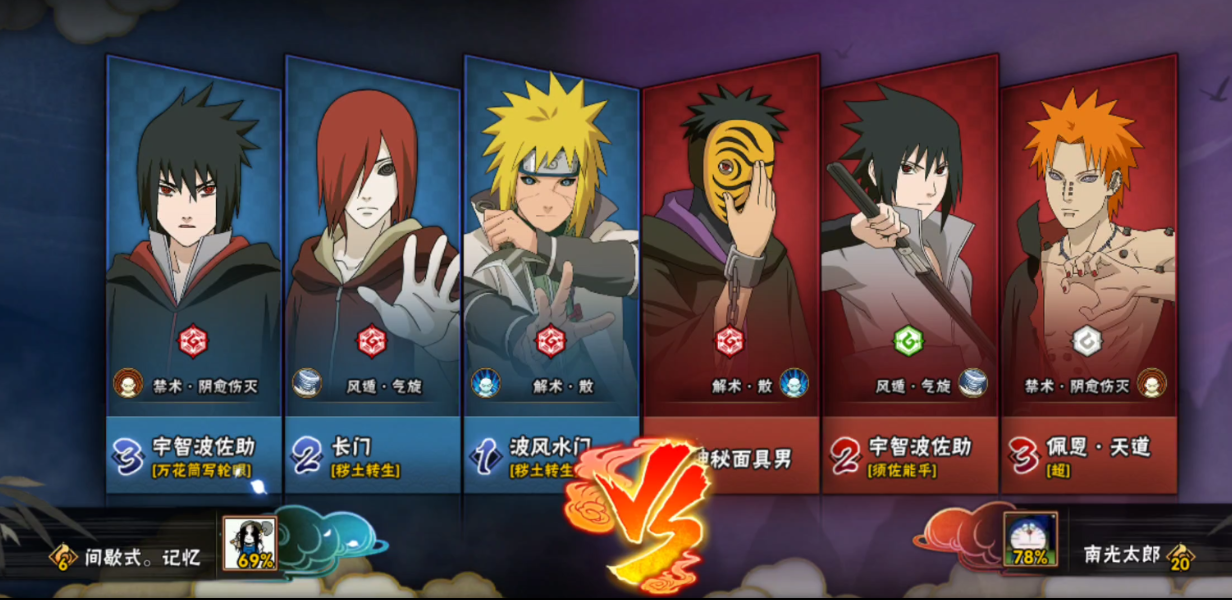Tap the 解术·散 icon on 波风水门's card
This screenshot has width=1232, height=600.
(486, 383)
